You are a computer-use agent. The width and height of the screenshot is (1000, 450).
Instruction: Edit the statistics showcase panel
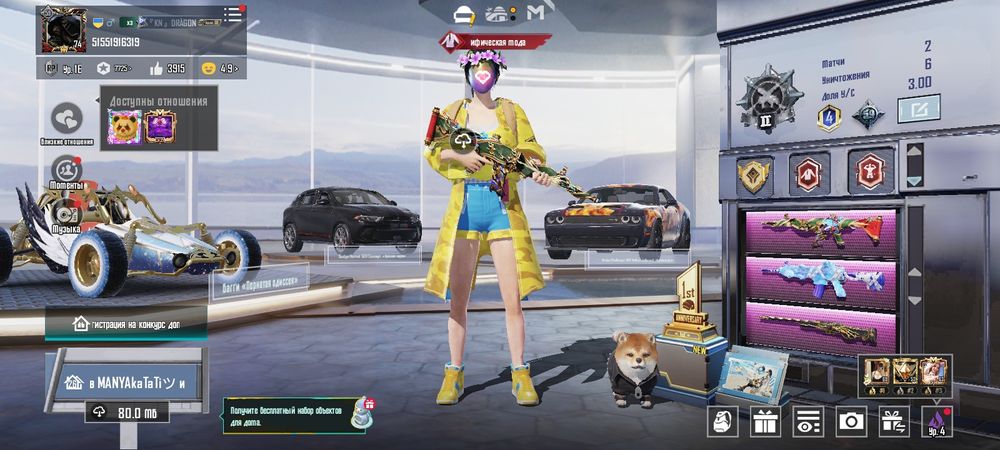918,107
